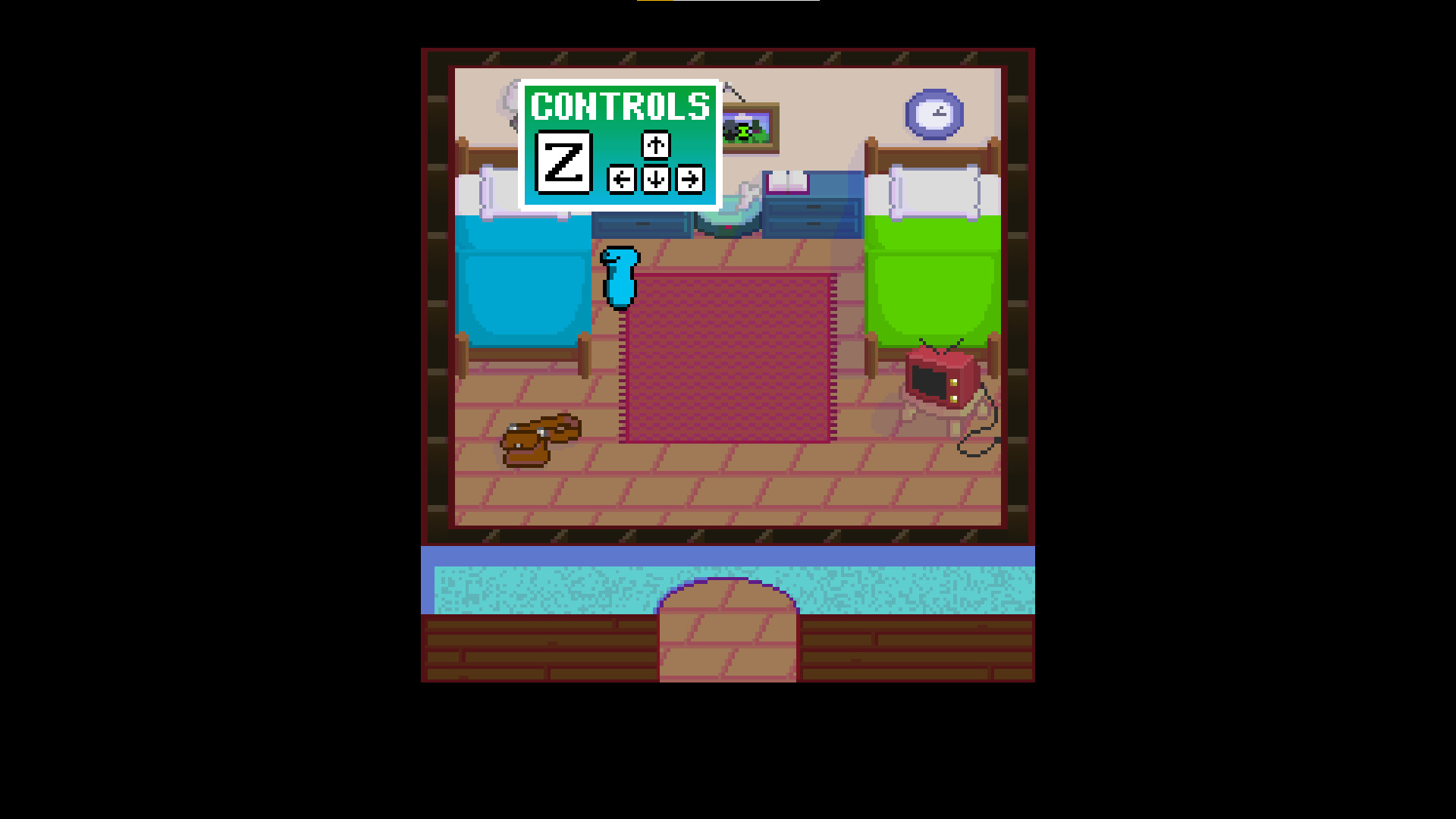1456x819 pixels.
Task: Click the blue ghost-like player character
Action: 620,277
